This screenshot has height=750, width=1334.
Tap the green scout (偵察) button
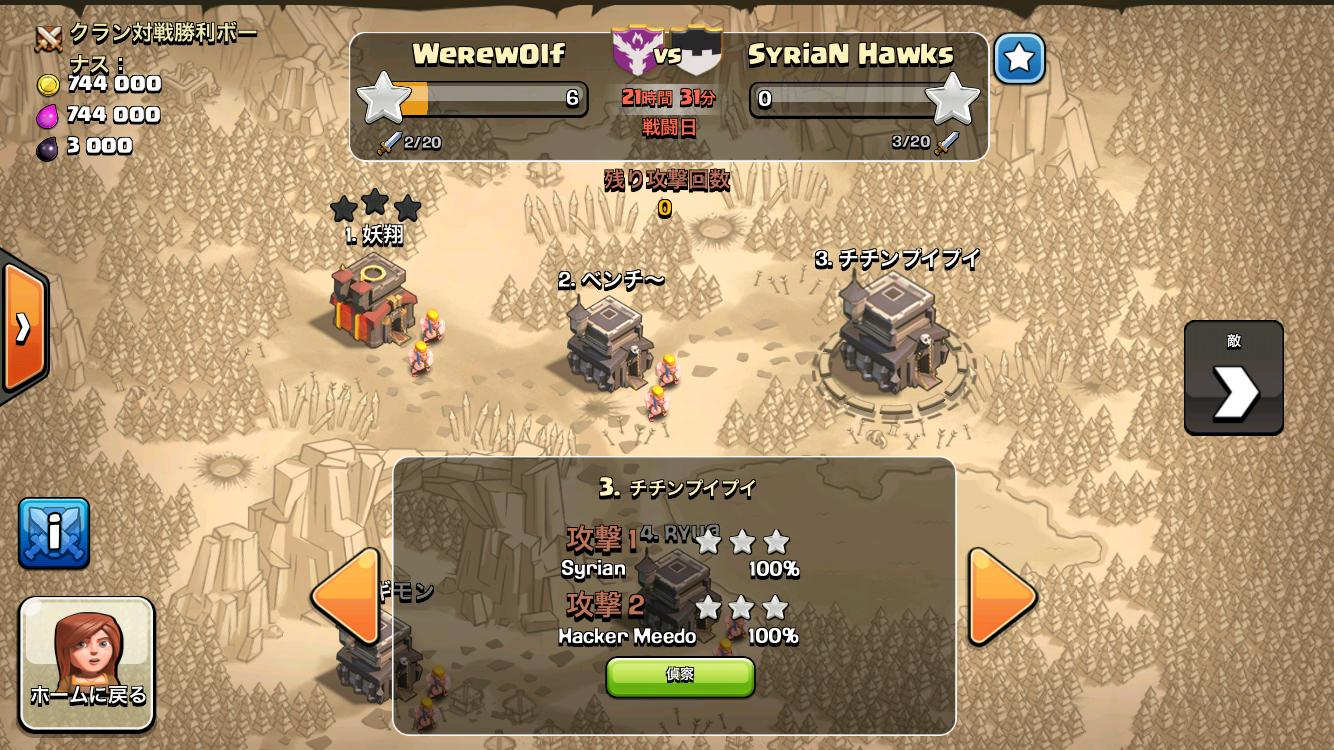tap(680, 676)
